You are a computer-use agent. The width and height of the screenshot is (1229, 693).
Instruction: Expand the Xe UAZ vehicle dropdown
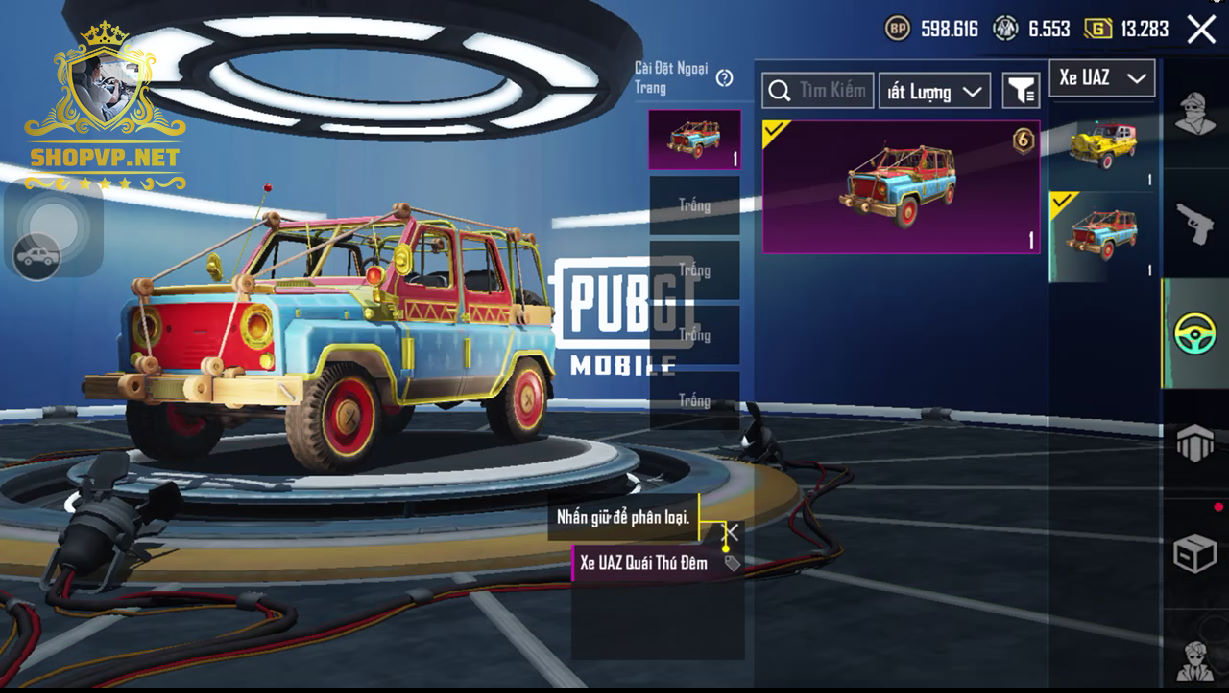1102,78
